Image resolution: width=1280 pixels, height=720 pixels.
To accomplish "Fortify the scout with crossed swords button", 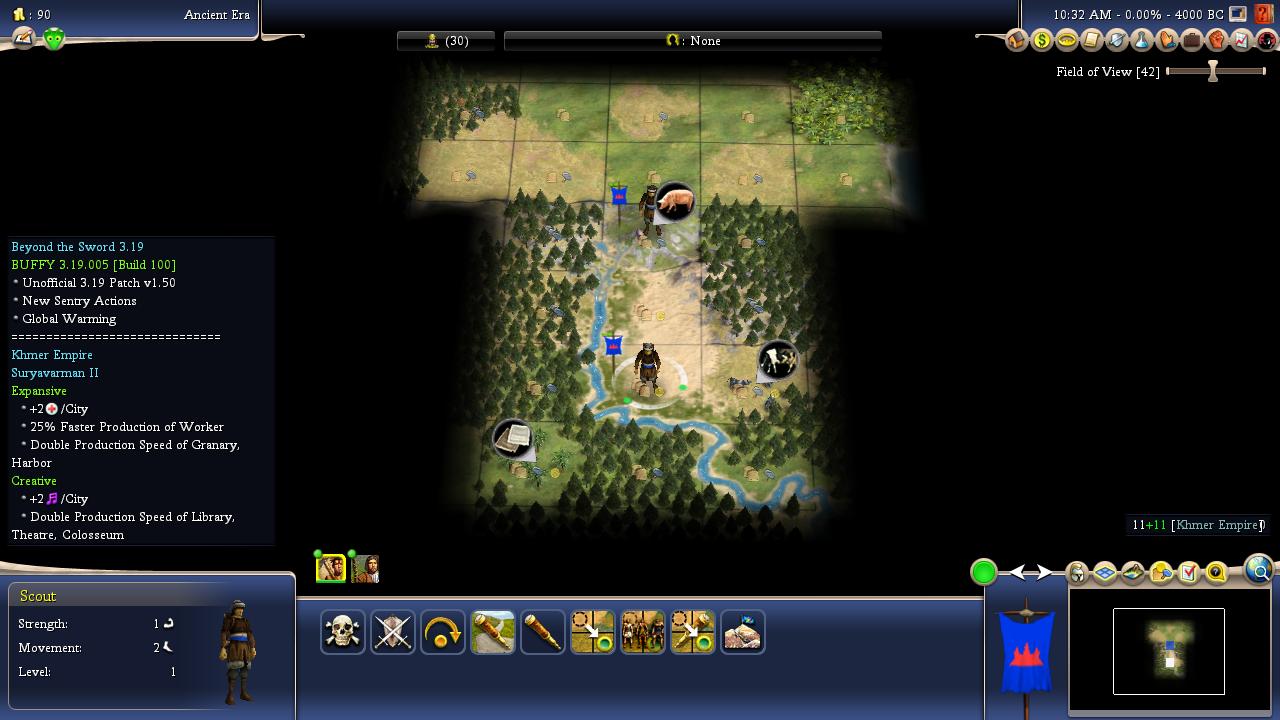I will pos(393,632).
